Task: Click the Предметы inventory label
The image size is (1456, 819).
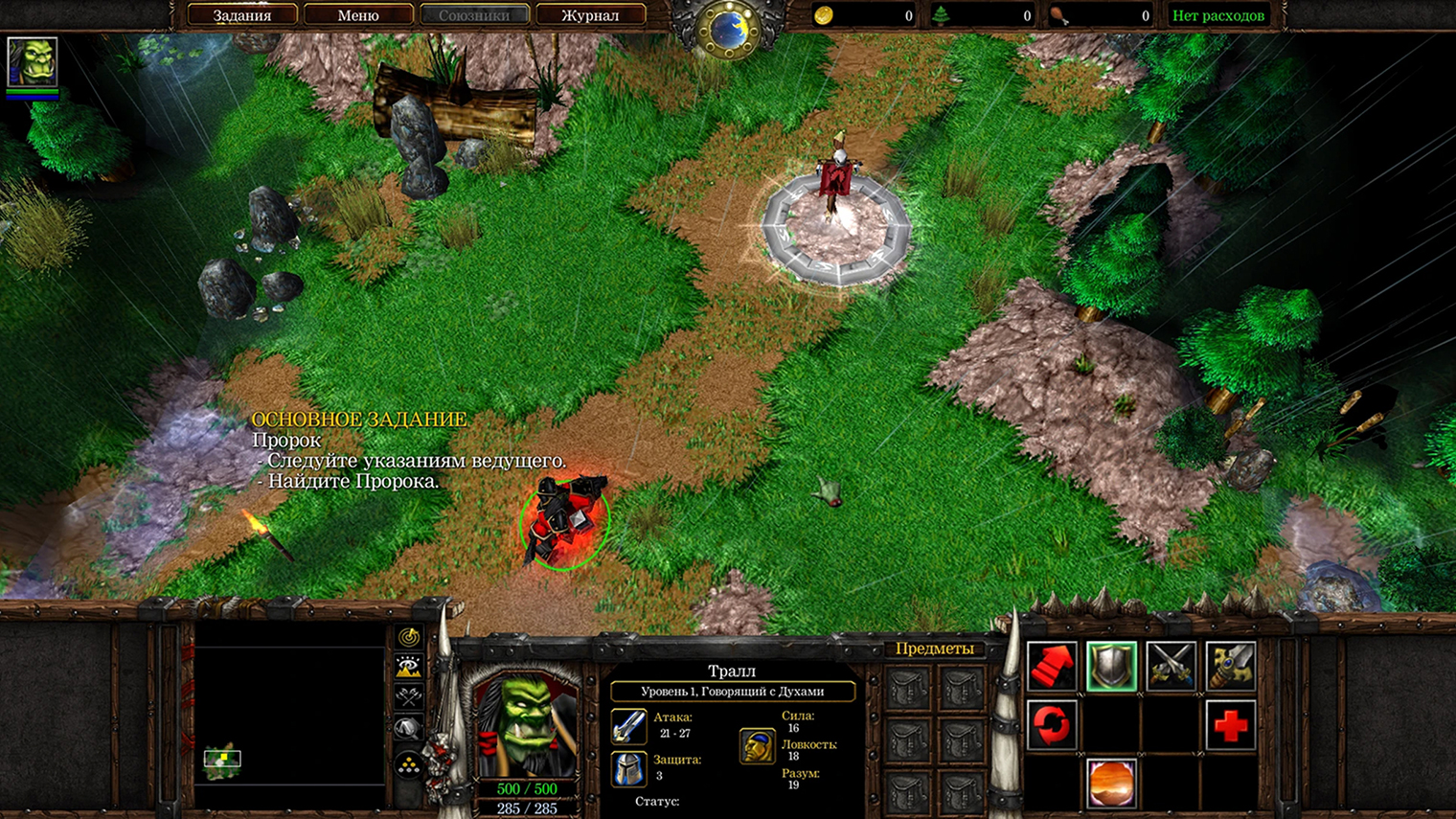Action: coord(936,649)
